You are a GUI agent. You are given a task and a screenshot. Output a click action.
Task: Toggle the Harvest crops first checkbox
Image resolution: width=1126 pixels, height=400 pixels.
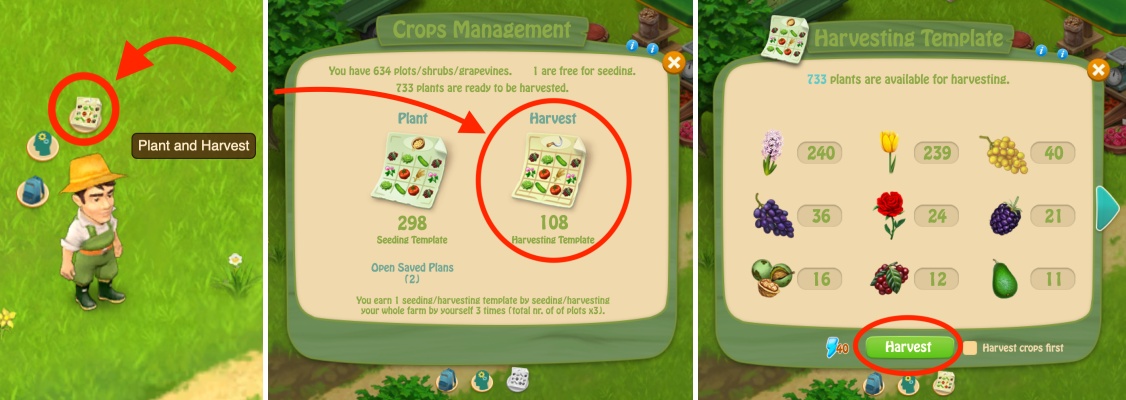(970, 348)
